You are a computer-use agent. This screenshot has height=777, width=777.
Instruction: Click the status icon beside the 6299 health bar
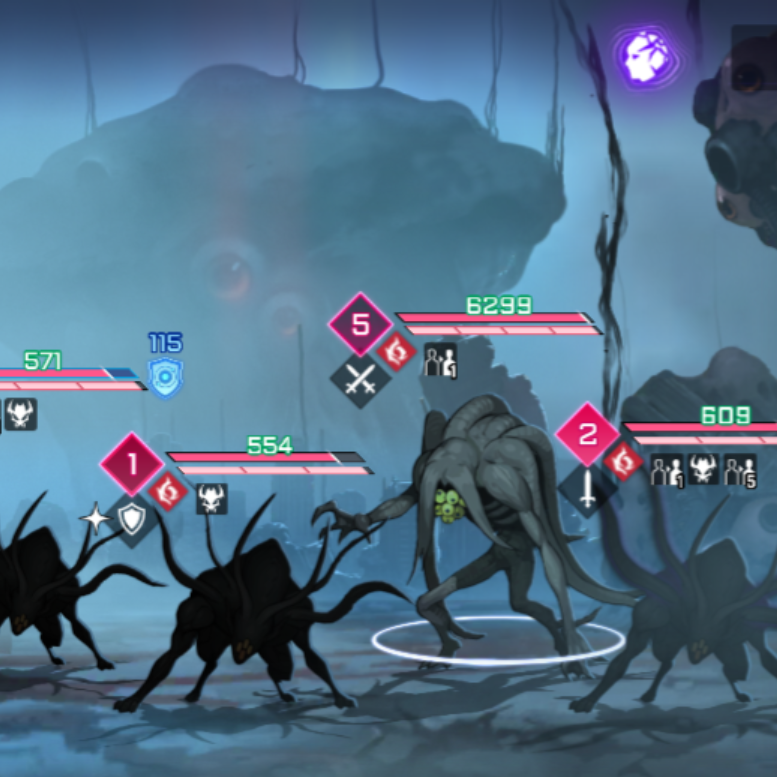pyautogui.click(x=440, y=360)
